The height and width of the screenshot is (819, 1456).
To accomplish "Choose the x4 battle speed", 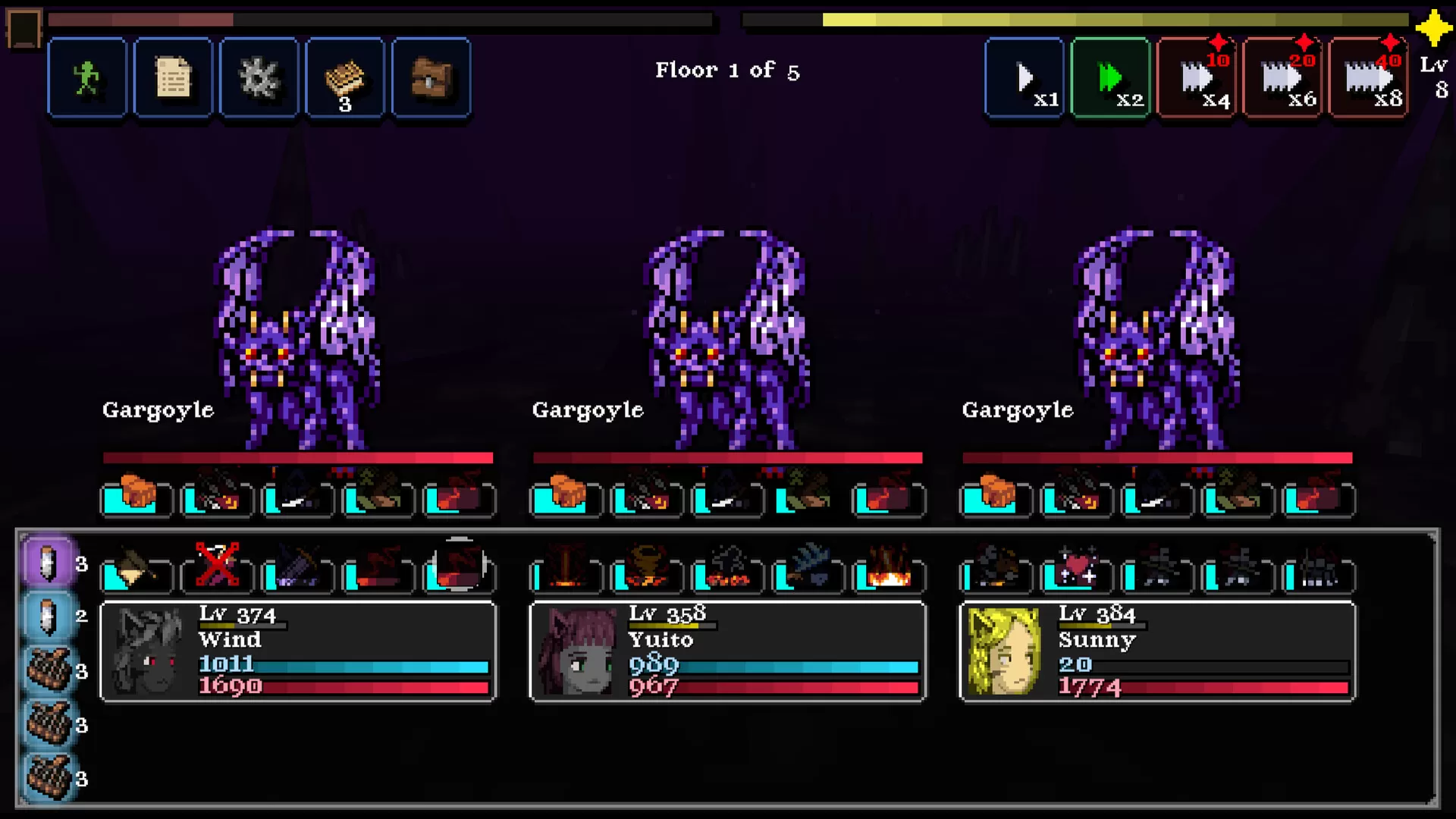I will pos(1197,78).
